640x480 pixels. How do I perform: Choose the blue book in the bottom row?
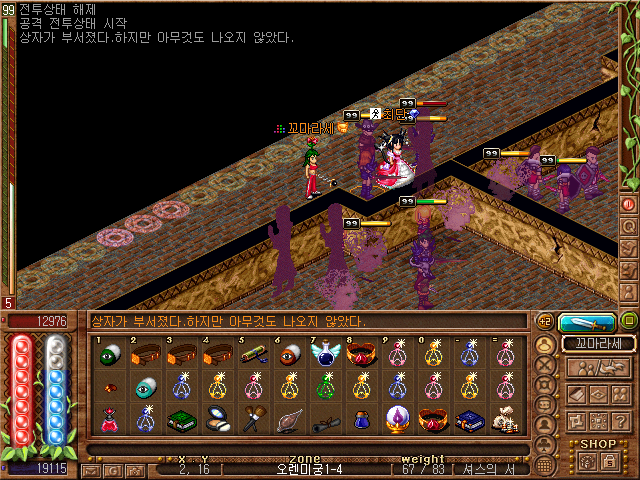[470, 420]
